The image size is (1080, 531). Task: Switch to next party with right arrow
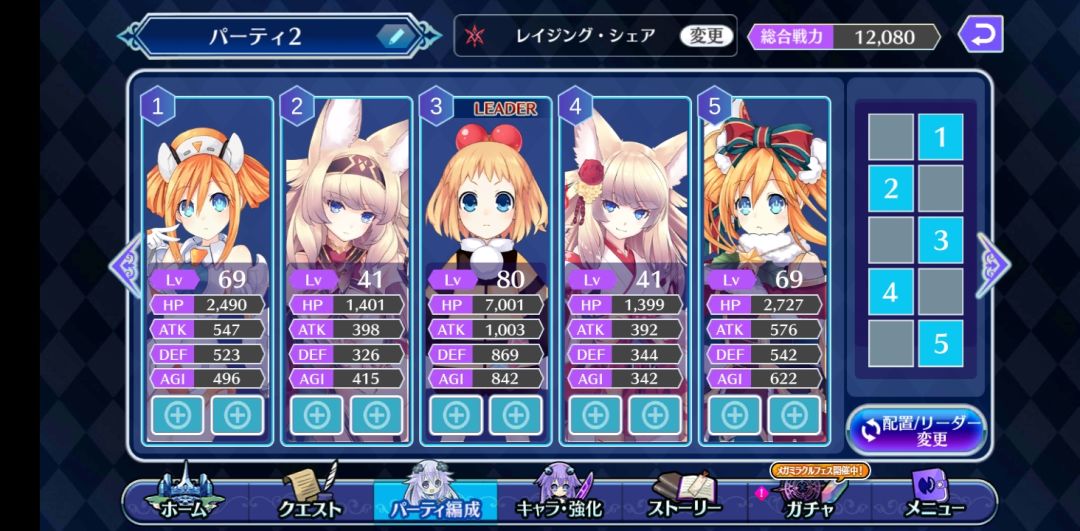coord(993,265)
